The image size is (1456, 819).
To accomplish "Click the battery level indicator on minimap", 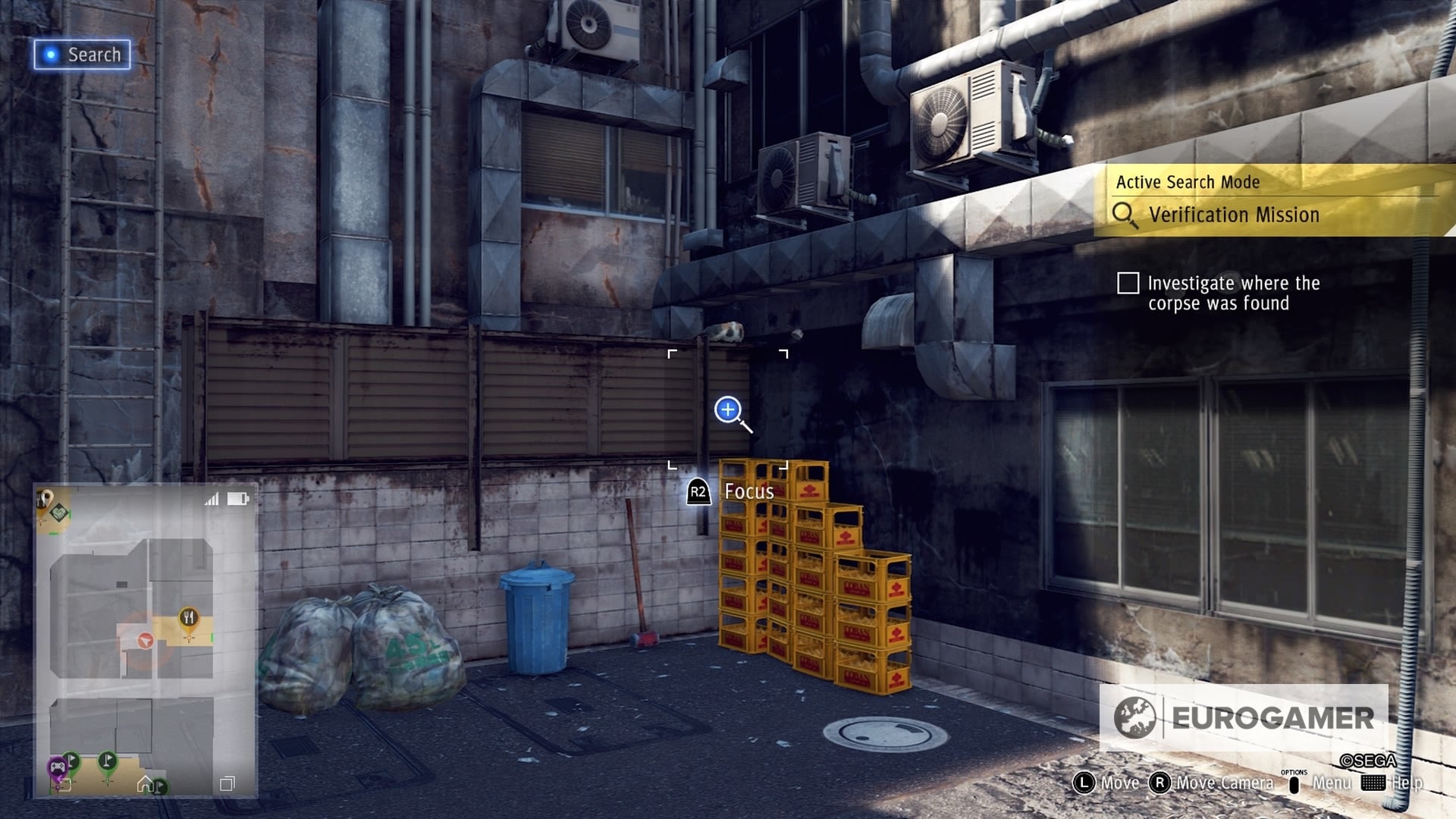I will [x=237, y=497].
